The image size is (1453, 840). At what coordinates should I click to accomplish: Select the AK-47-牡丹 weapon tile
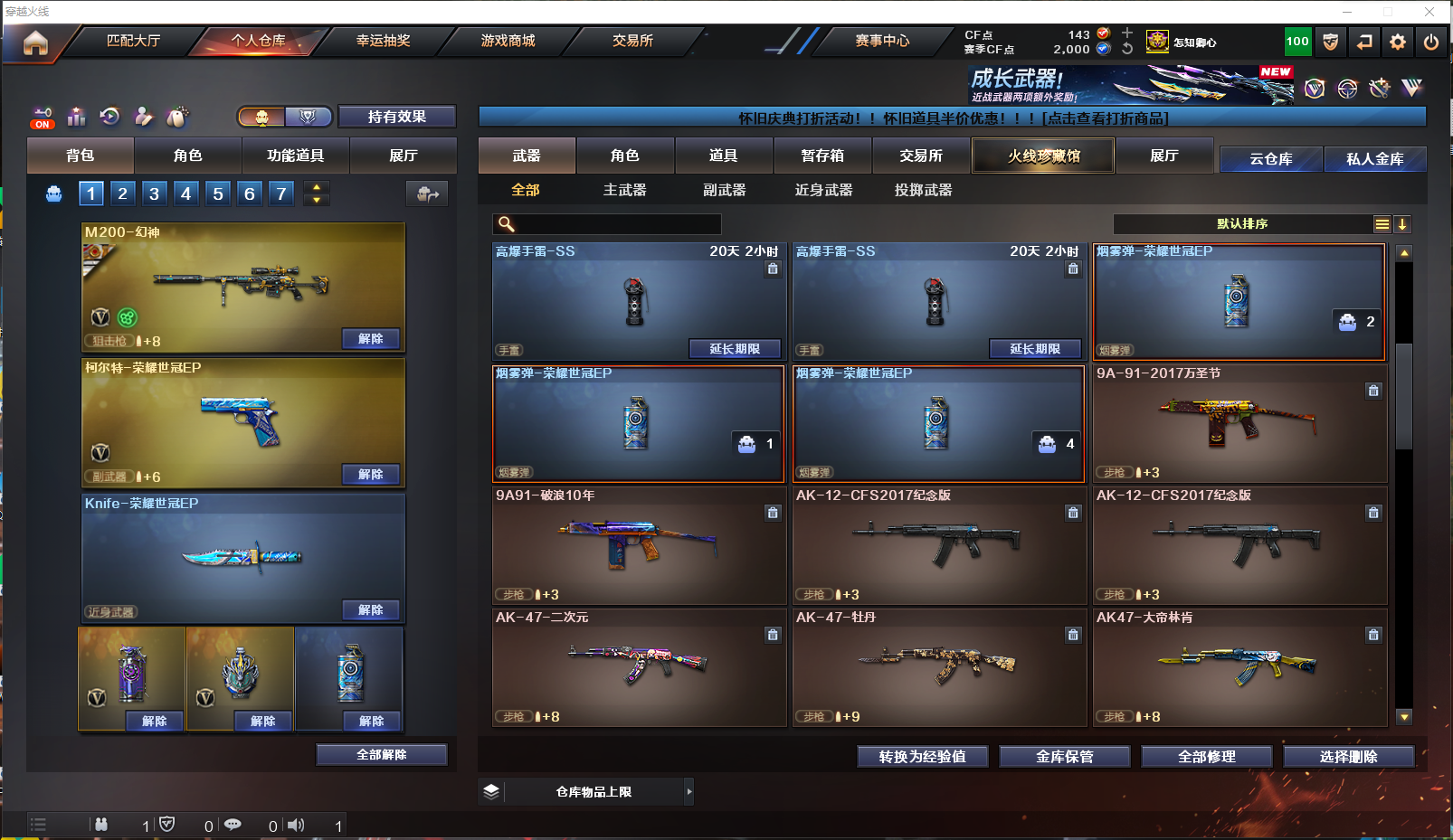click(x=939, y=667)
